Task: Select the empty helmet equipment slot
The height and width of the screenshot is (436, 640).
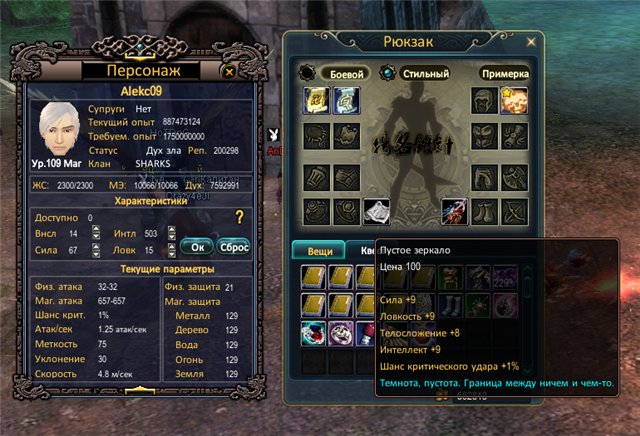Action: pyautogui.click(x=485, y=100)
